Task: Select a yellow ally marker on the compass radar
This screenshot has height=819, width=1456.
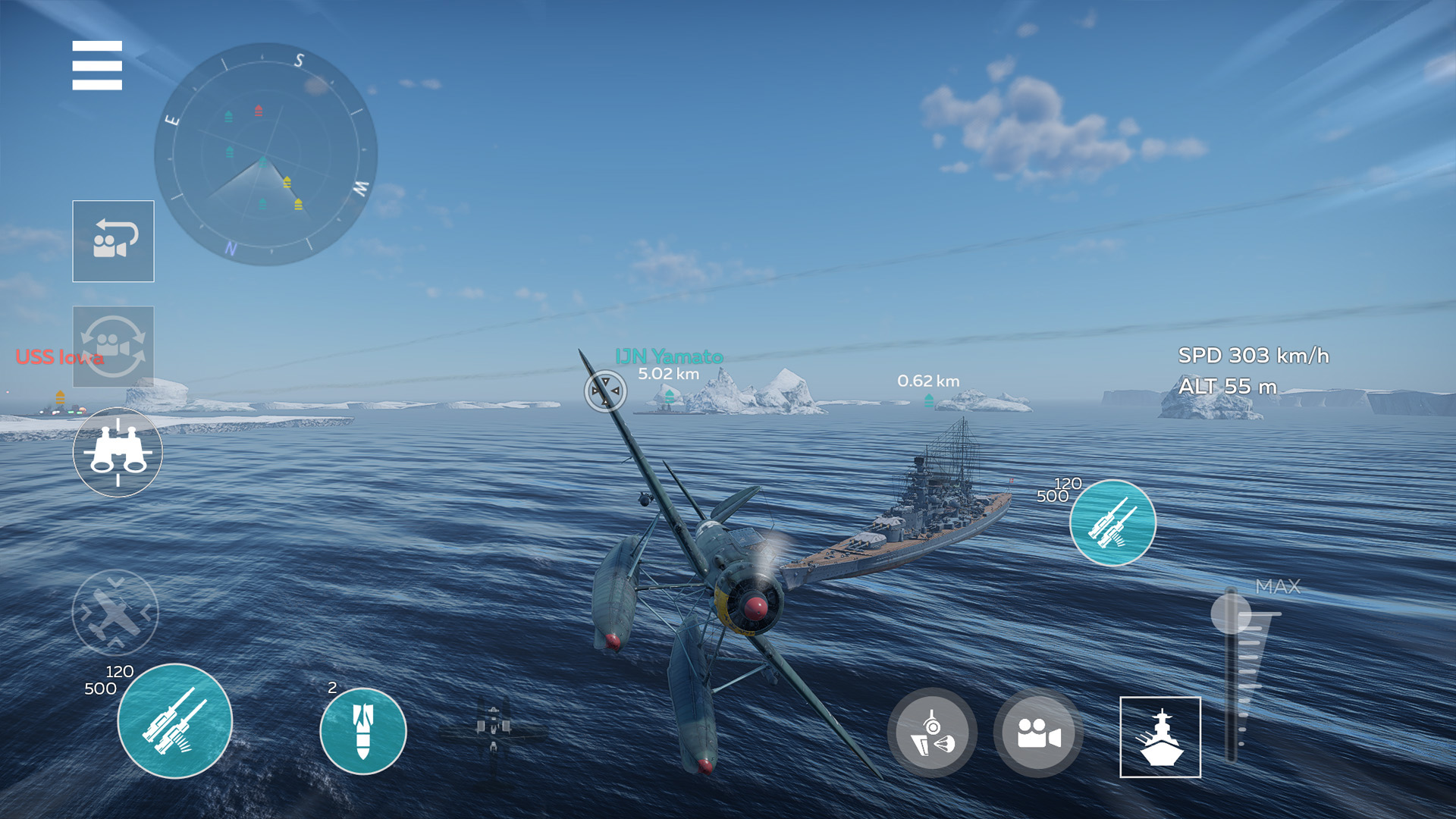Action: (287, 182)
